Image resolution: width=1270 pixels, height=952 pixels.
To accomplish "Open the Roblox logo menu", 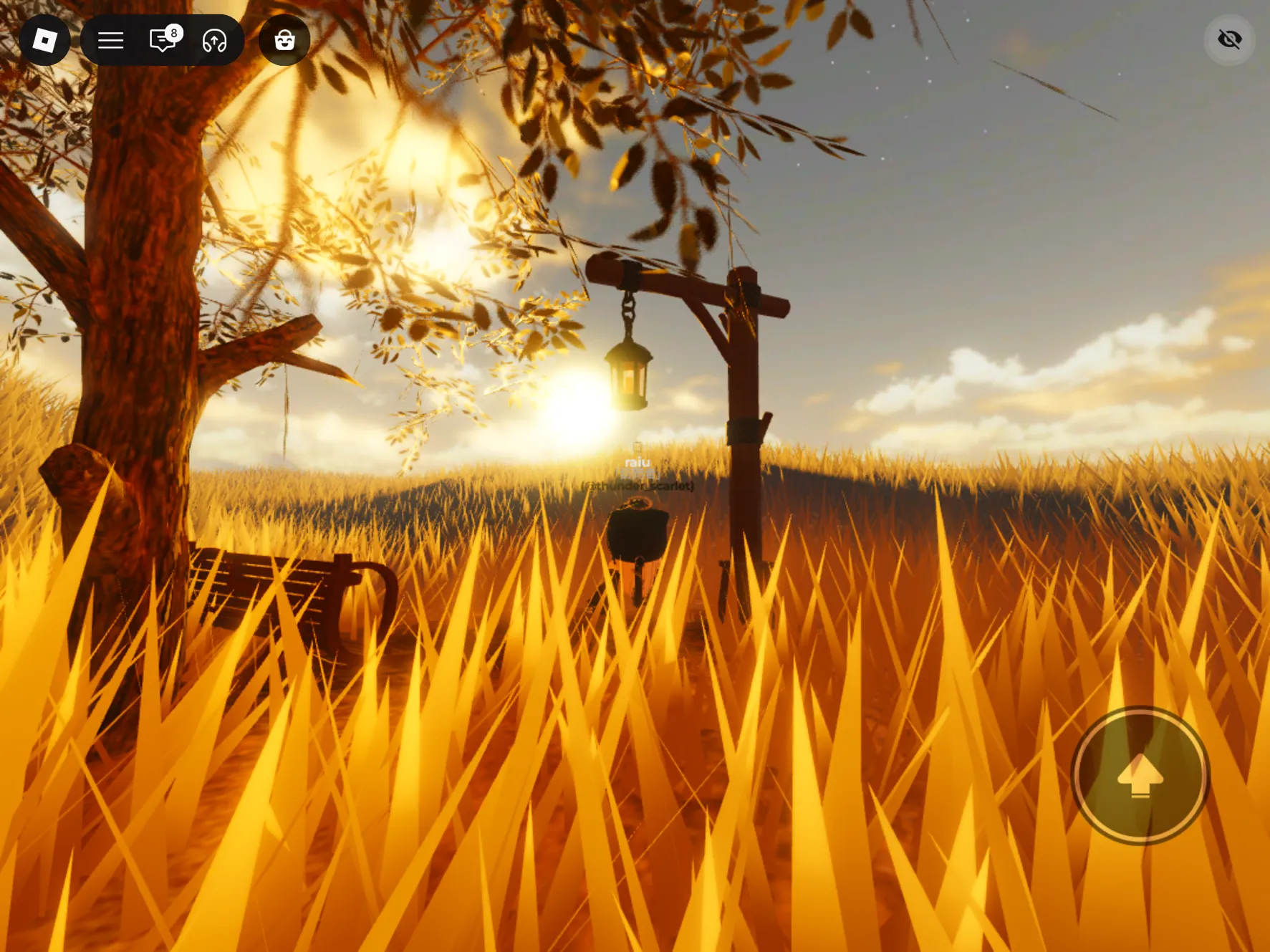I will tap(44, 40).
